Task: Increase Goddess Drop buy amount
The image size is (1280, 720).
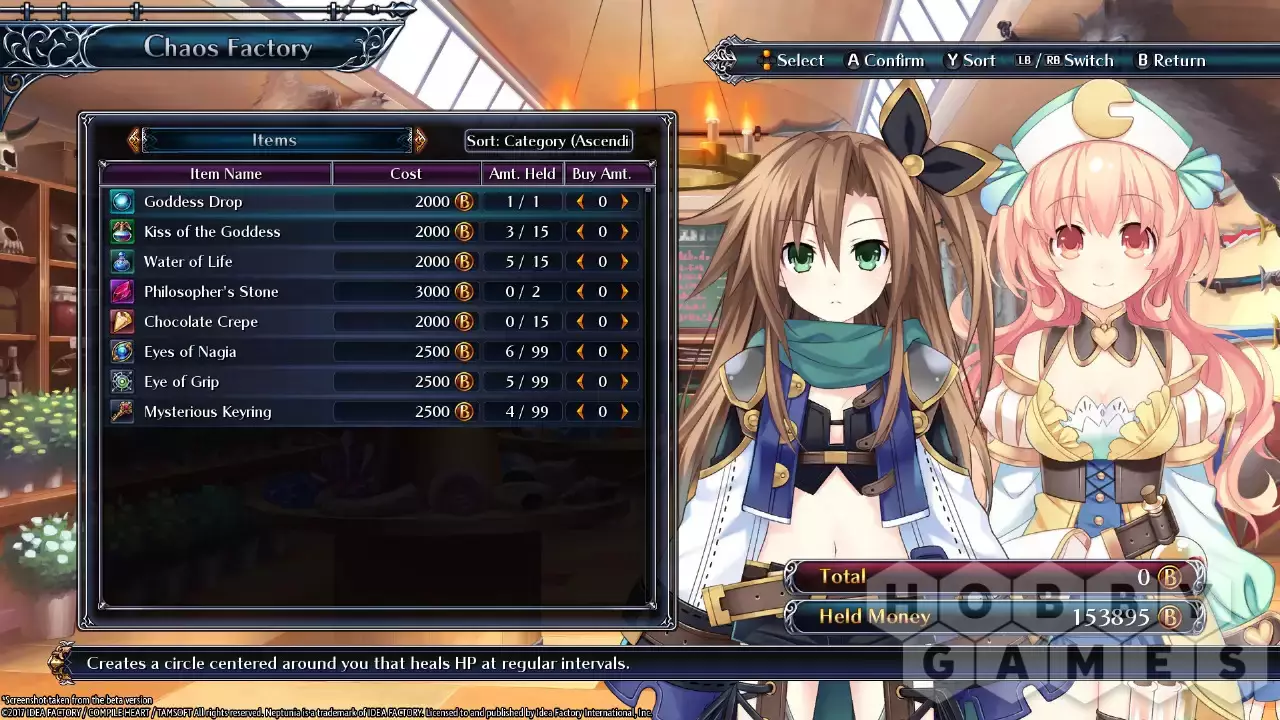Action: [625, 202]
